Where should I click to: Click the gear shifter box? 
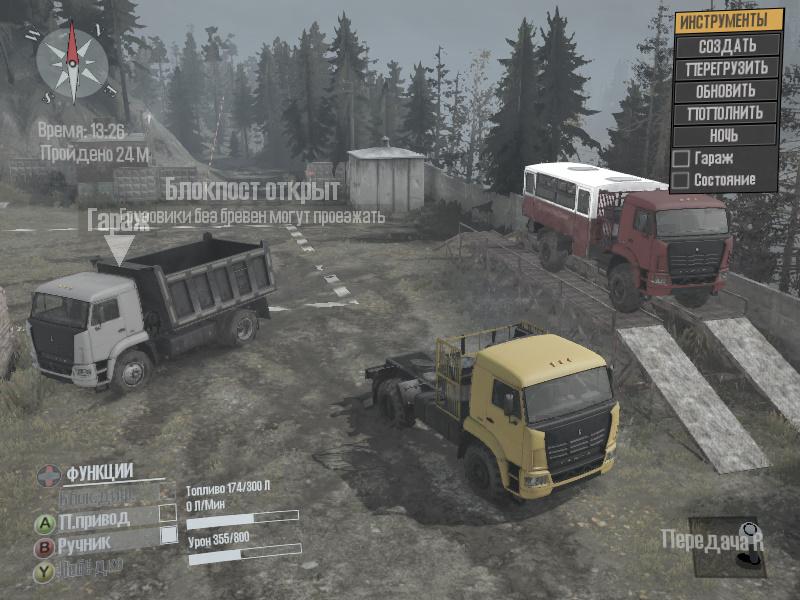[727, 546]
